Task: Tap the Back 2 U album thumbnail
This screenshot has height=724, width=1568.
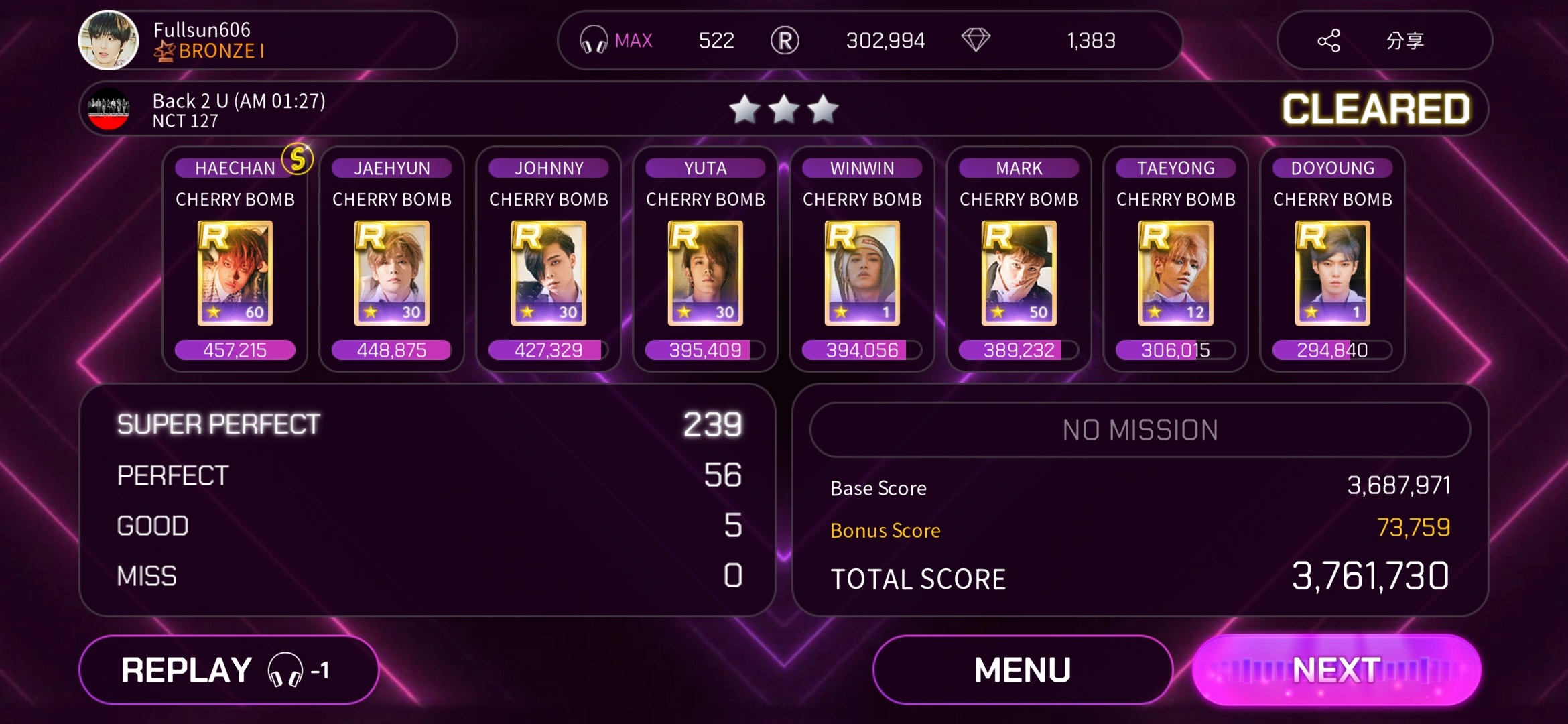Action: tap(109, 109)
